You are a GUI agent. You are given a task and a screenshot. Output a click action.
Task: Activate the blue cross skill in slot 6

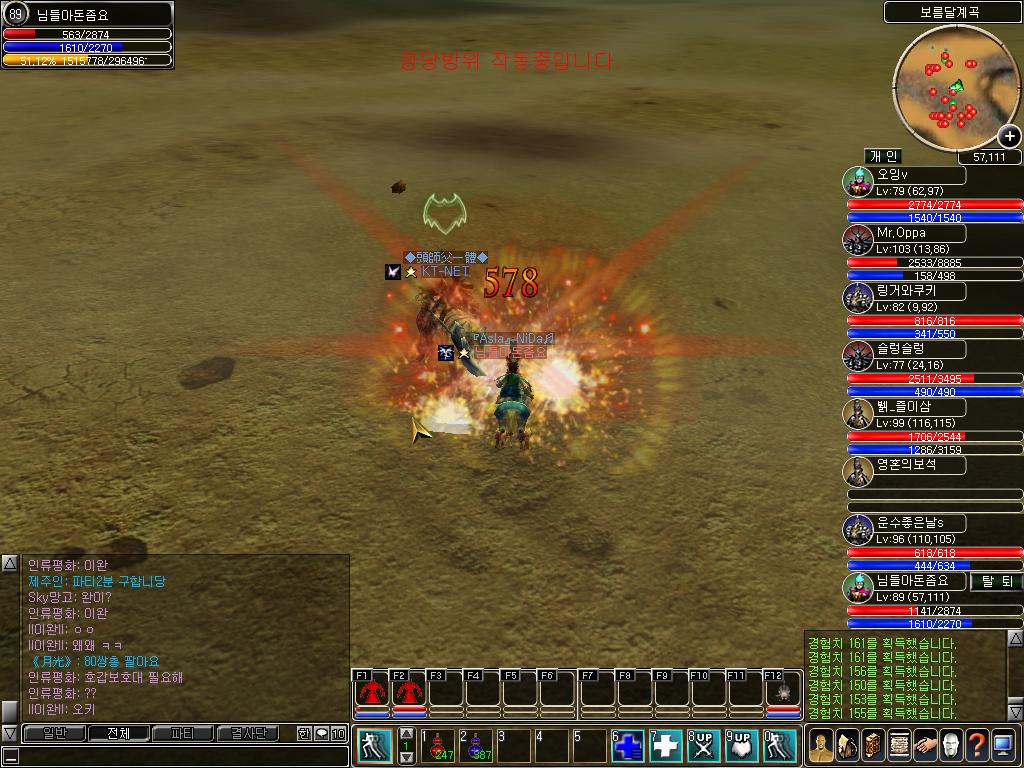(x=628, y=747)
